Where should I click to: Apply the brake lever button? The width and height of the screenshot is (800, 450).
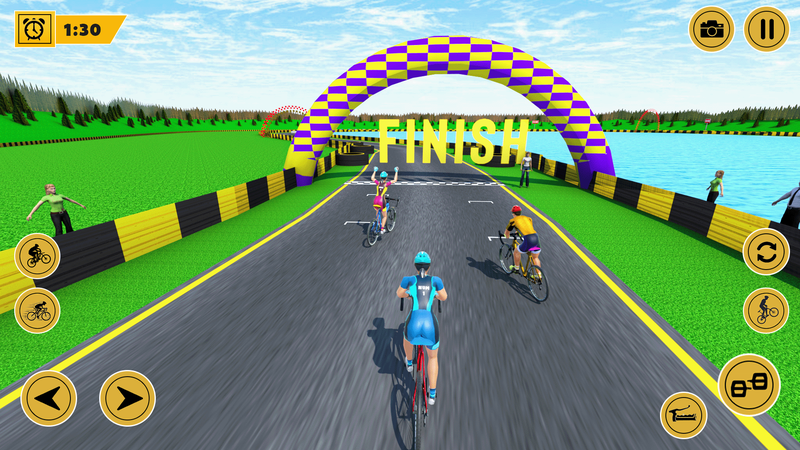(684, 415)
